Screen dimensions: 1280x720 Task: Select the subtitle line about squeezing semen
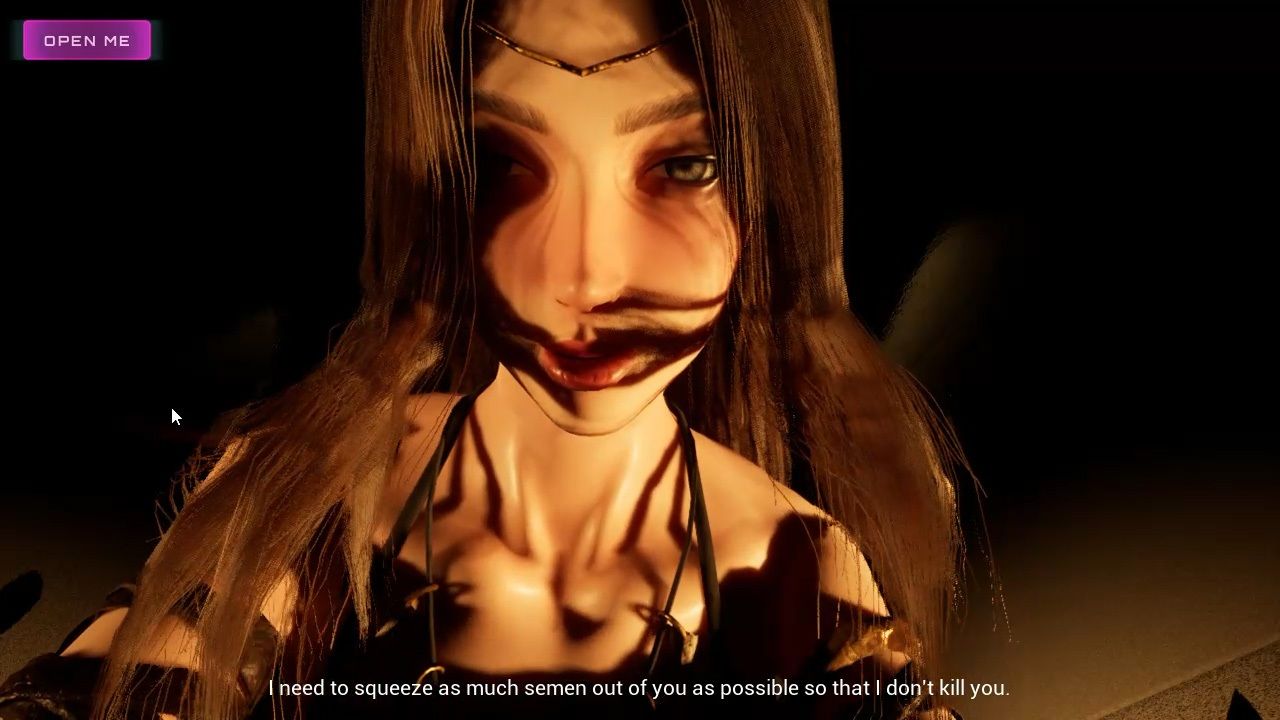click(640, 688)
